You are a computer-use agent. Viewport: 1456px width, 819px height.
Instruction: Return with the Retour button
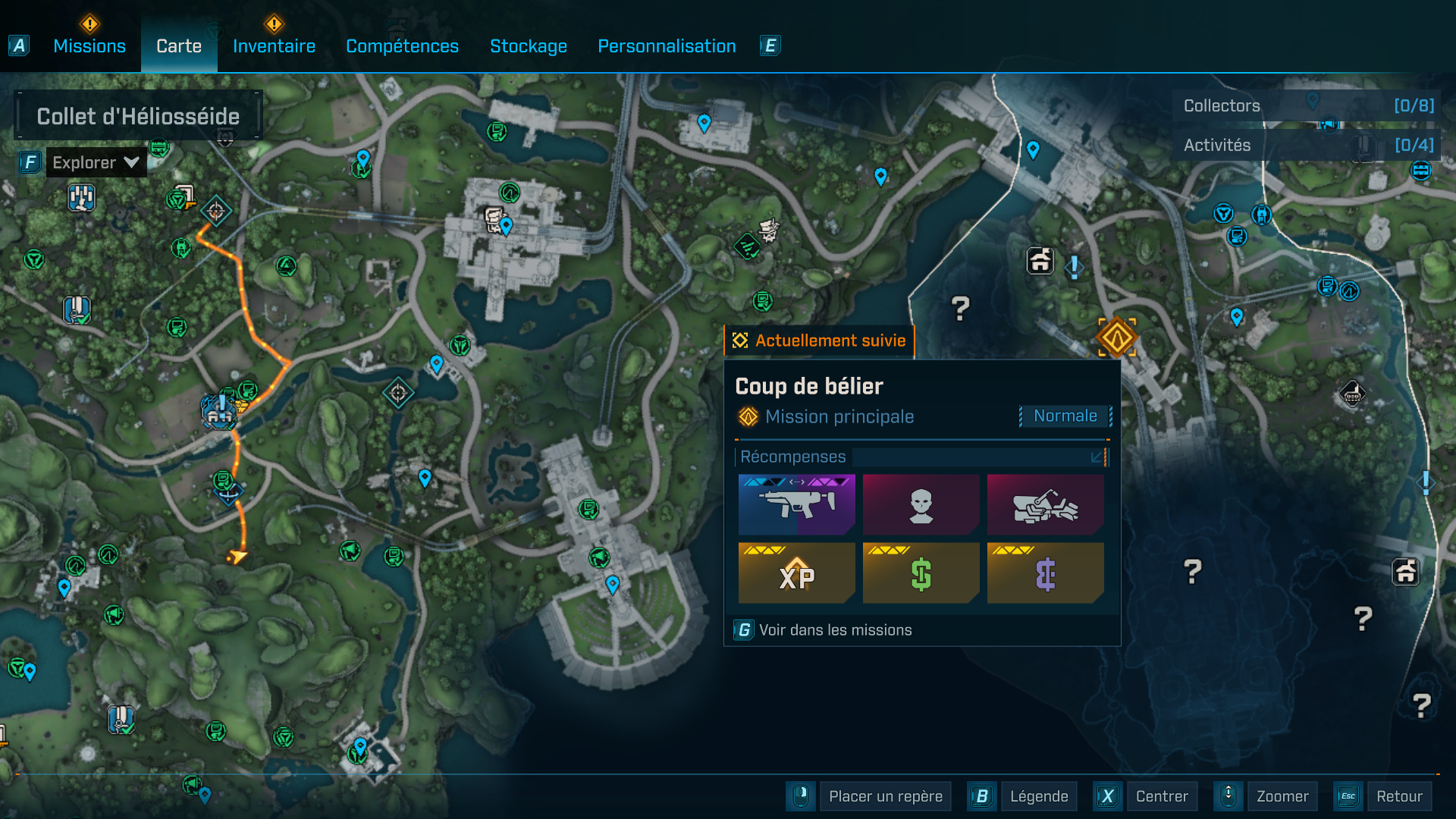1398,796
